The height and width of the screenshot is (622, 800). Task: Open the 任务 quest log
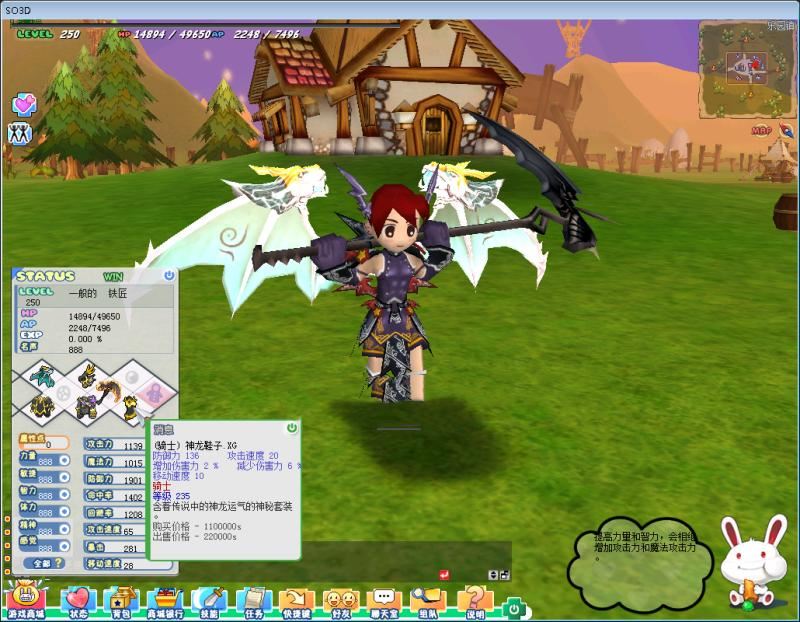pyautogui.click(x=253, y=601)
